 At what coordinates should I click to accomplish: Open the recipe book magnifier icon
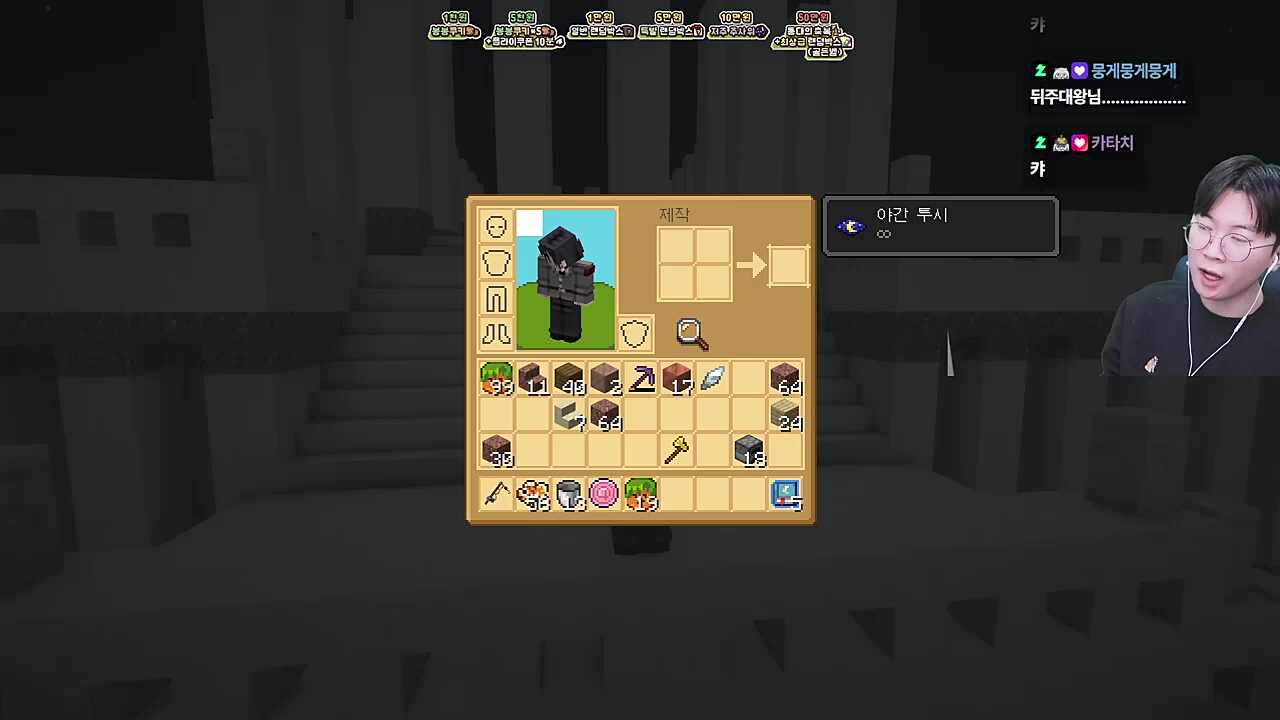click(x=692, y=334)
